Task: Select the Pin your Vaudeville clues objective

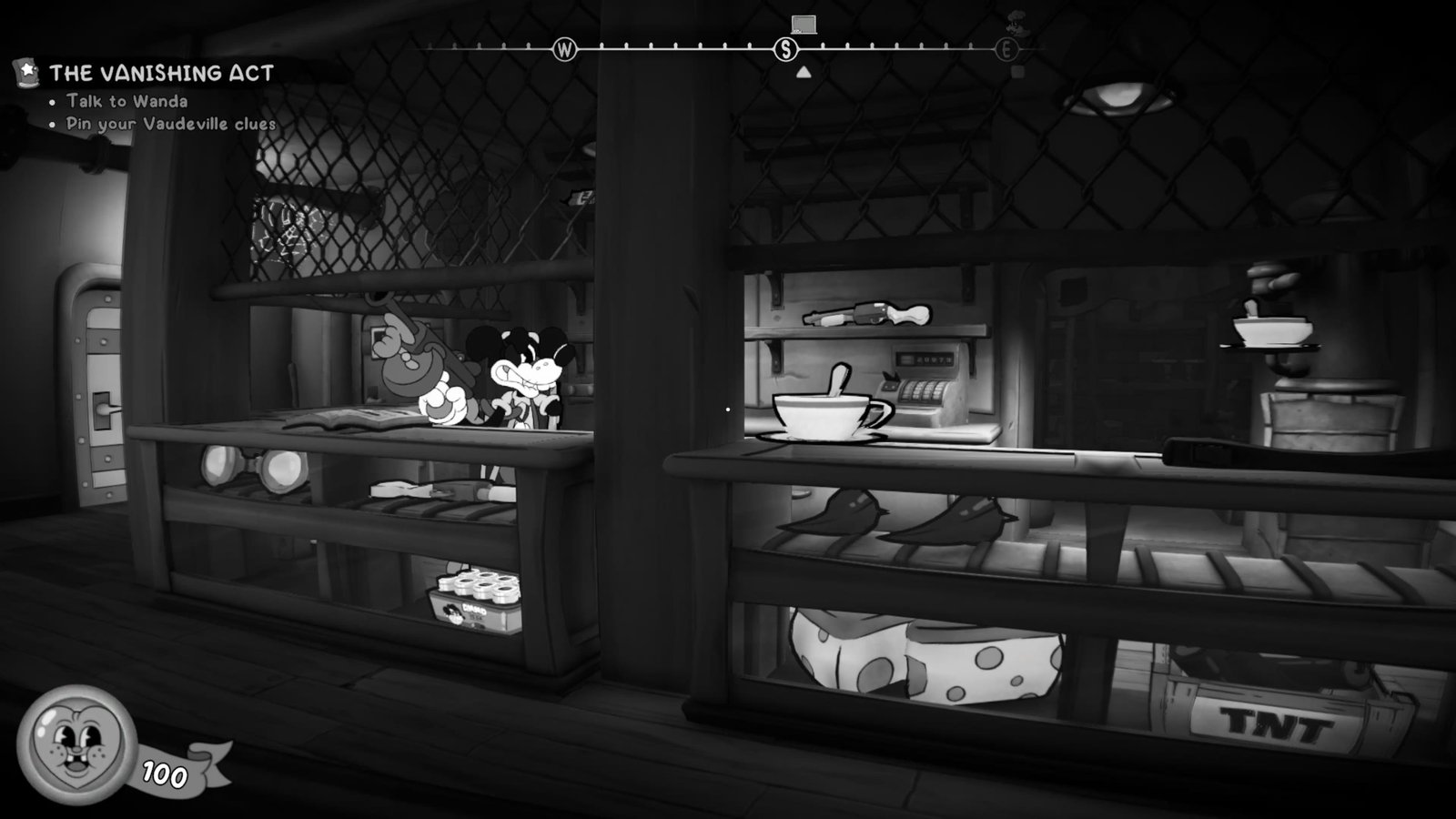Action: (x=170, y=124)
